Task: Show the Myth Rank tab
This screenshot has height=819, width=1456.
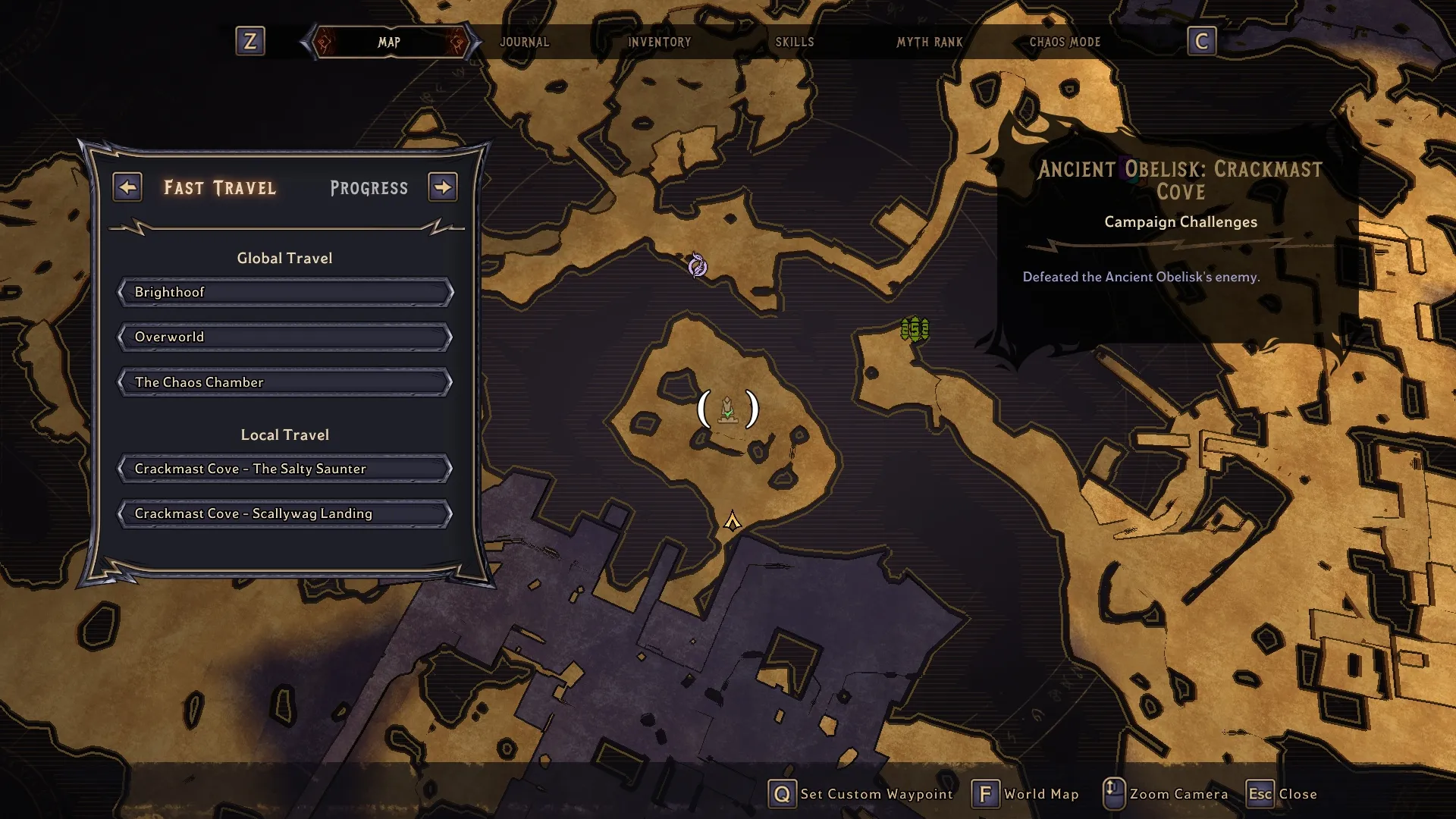Action: [x=929, y=42]
